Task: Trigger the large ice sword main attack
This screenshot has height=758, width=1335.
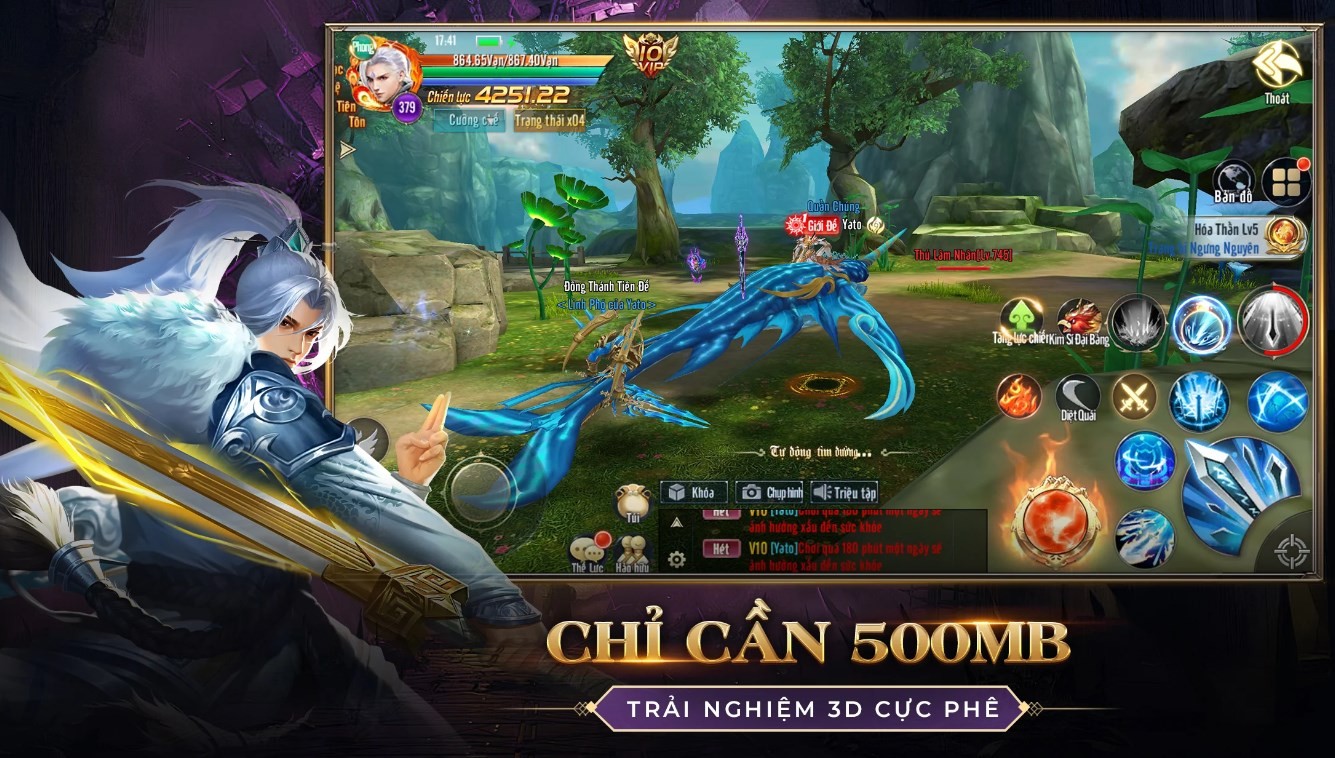Action: pyautogui.click(x=1238, y=493)
